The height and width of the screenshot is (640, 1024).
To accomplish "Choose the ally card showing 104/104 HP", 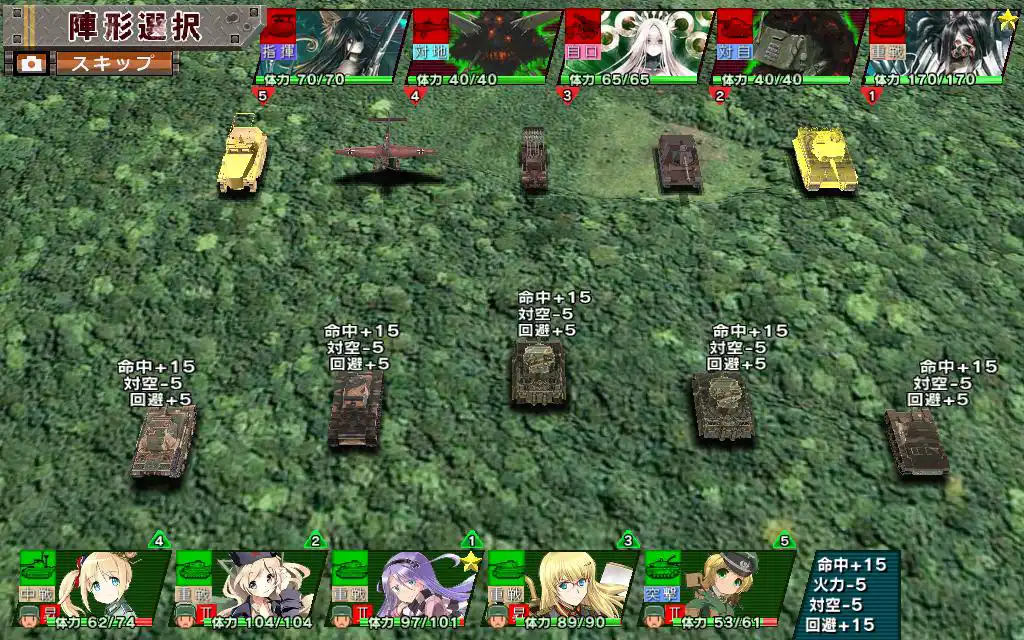I will pos(250,588).
